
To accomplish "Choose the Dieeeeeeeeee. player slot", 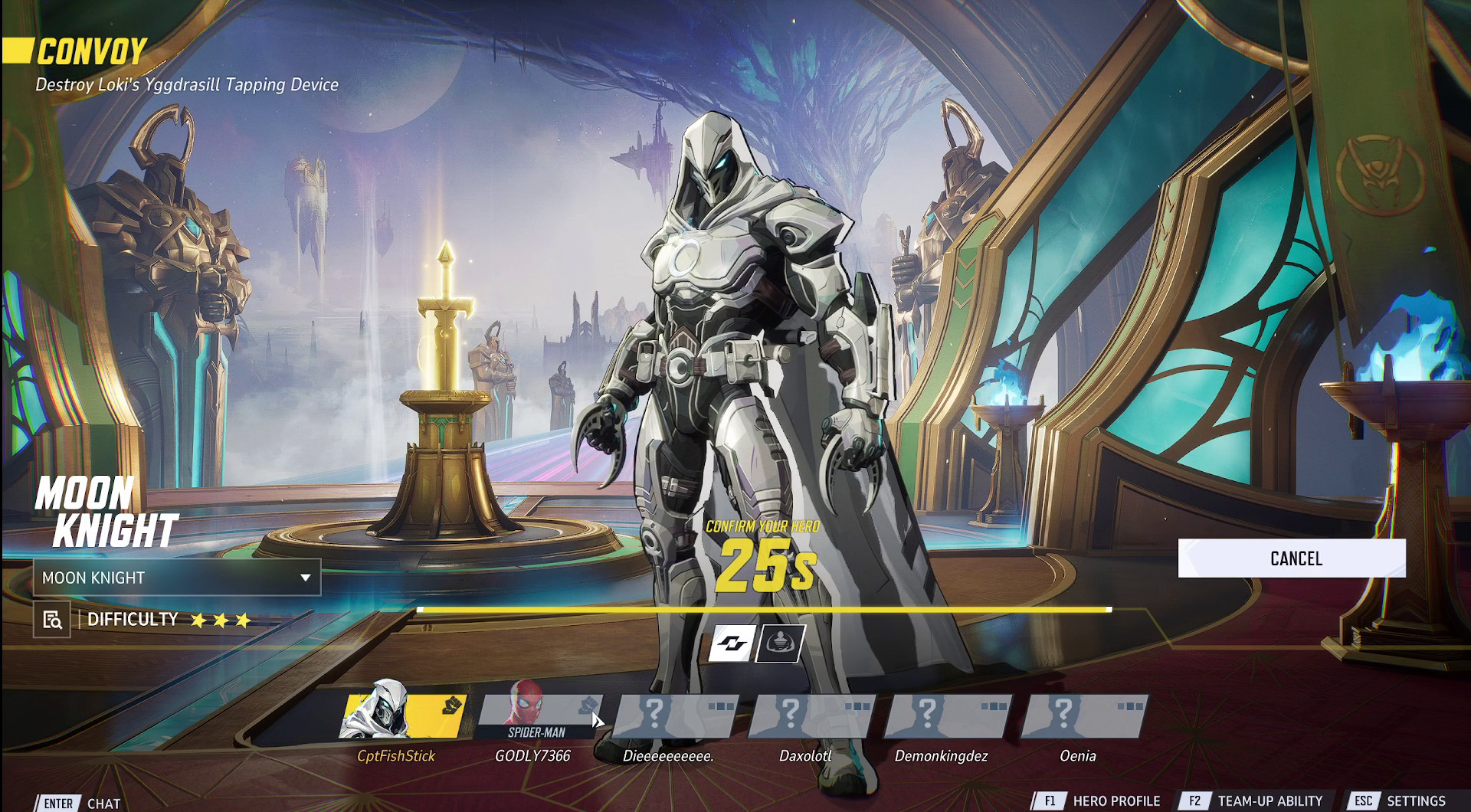I will 676,717.
